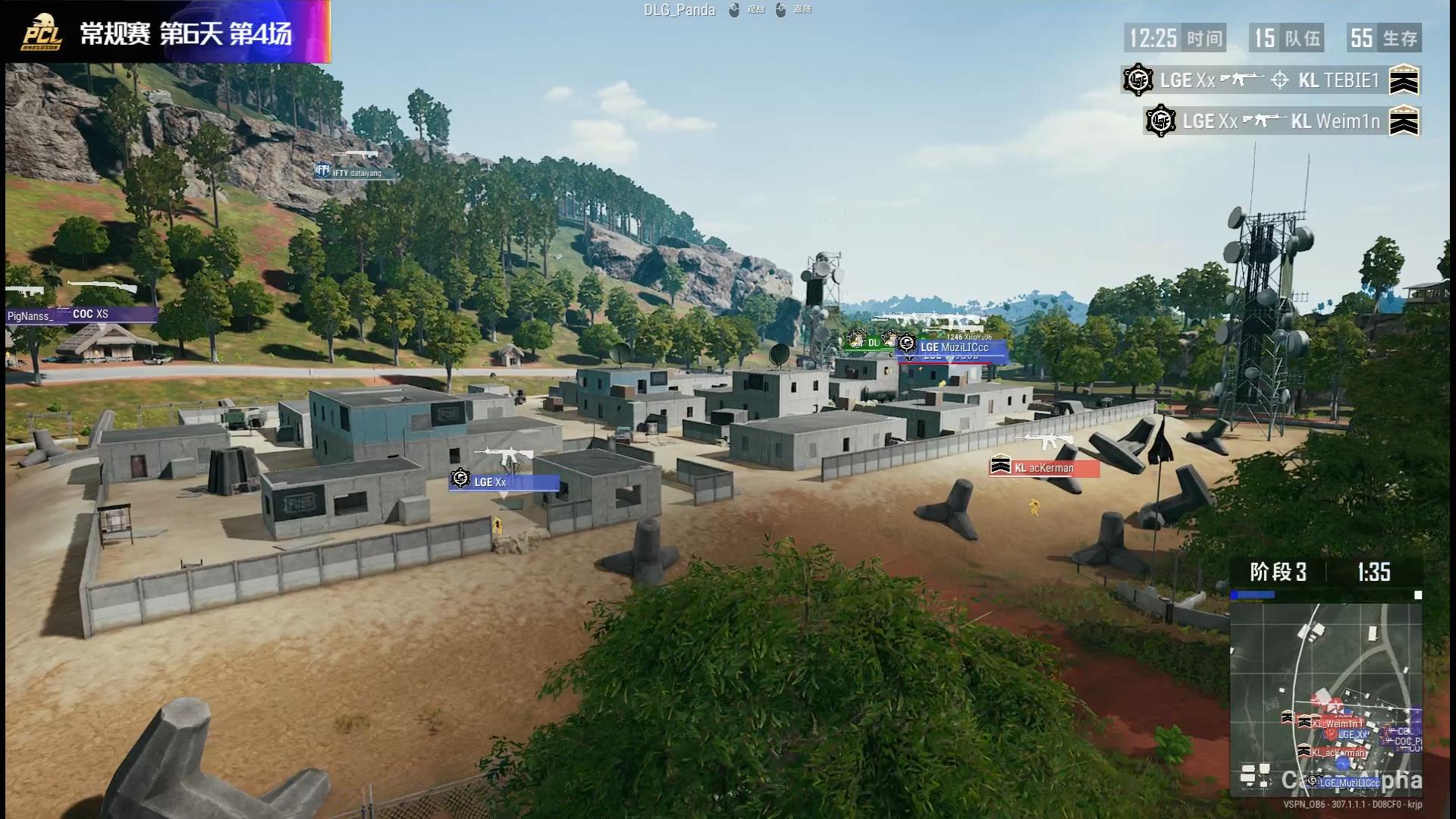Choose the iFTY dataiyang player tag

pyautogui.click(x=356, y=173)
